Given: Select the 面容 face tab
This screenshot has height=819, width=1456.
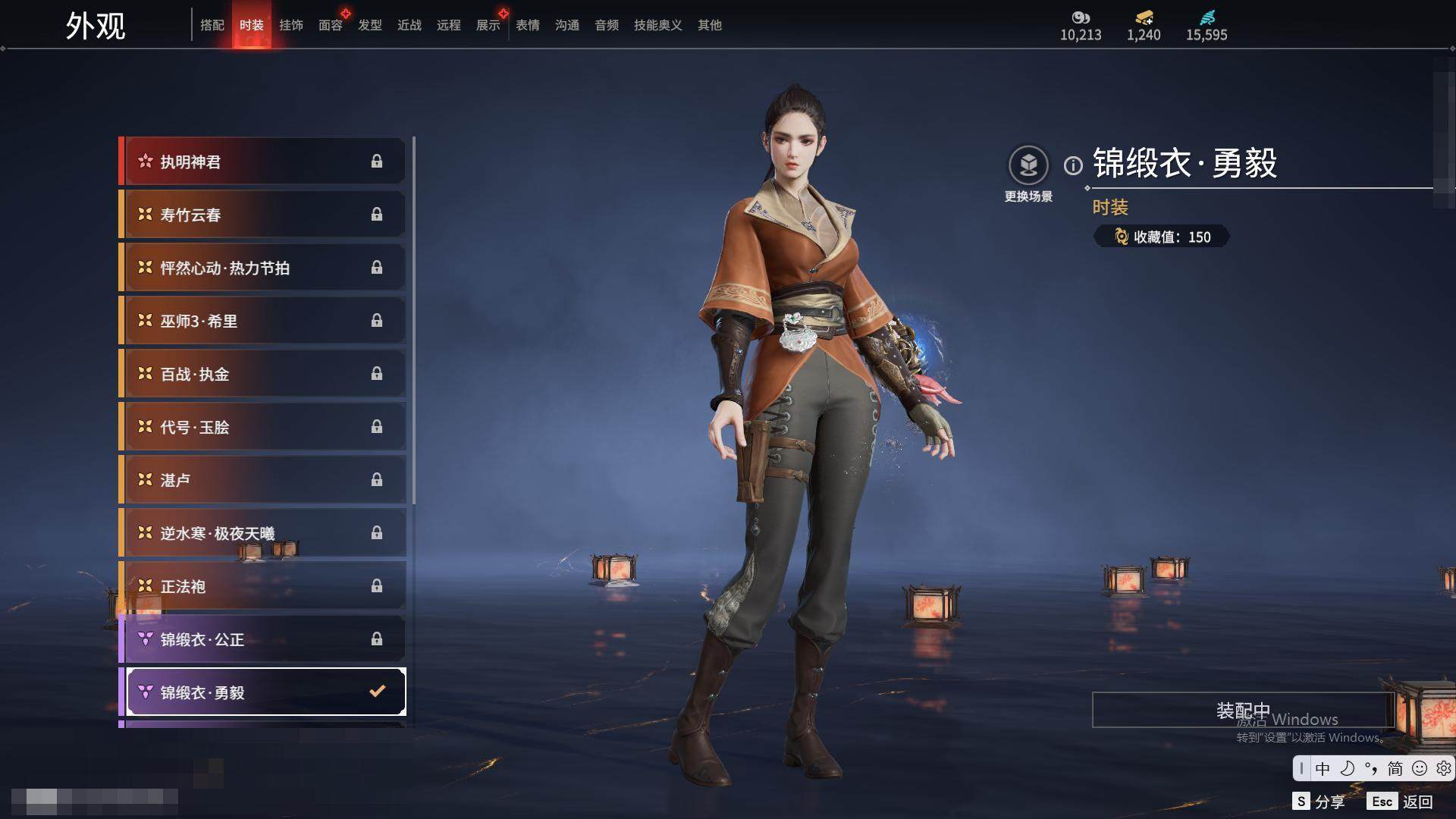Looking at the screenshot, I should point(331,25).
